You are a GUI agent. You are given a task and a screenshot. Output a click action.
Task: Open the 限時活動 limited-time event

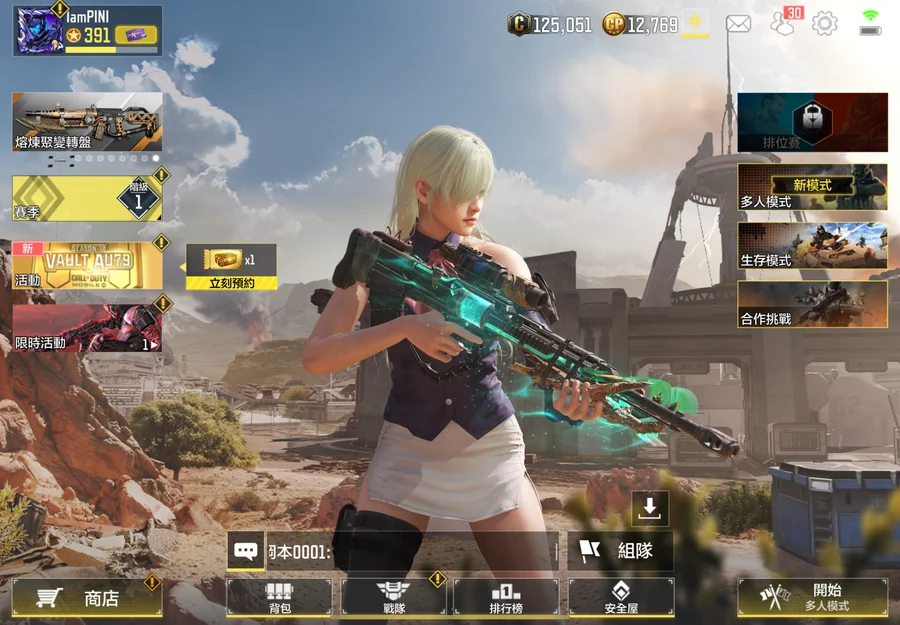coord(87,328)
